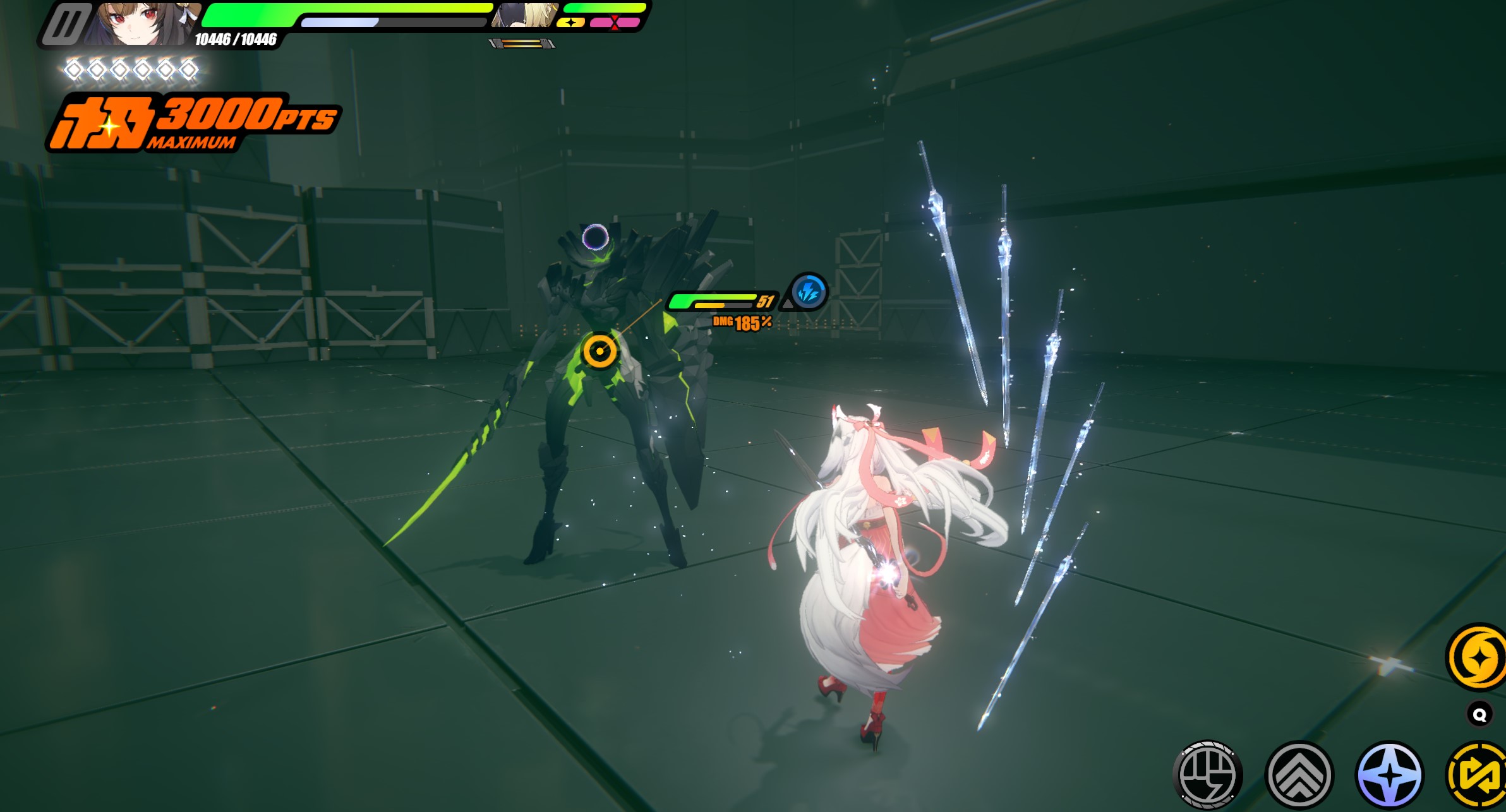
Task: Use the blue four-point star skill
Action: pyautogui.click(x=1389, y=775)
